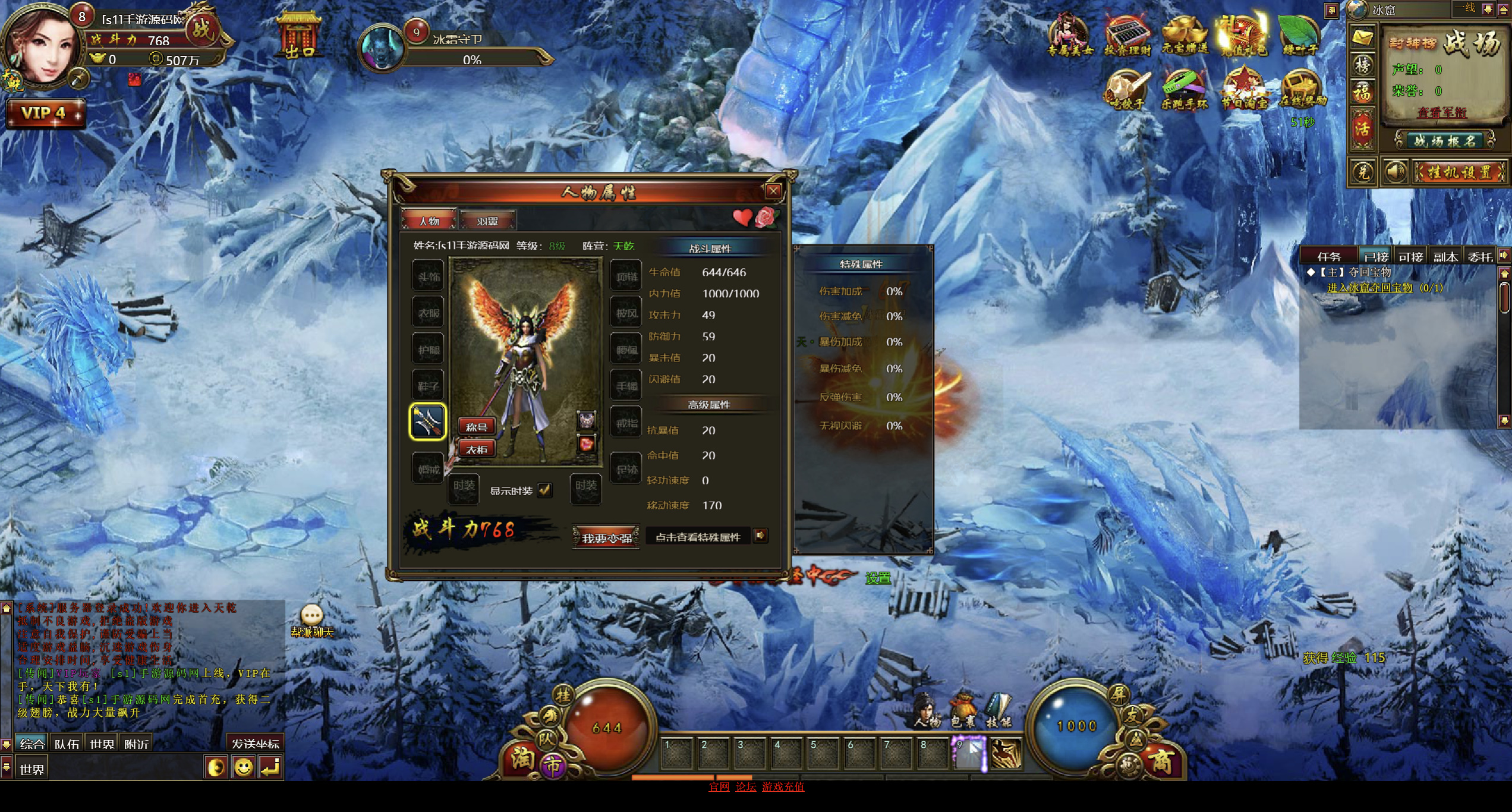Switch to the 羽翼 wings tab

(487, 221)
